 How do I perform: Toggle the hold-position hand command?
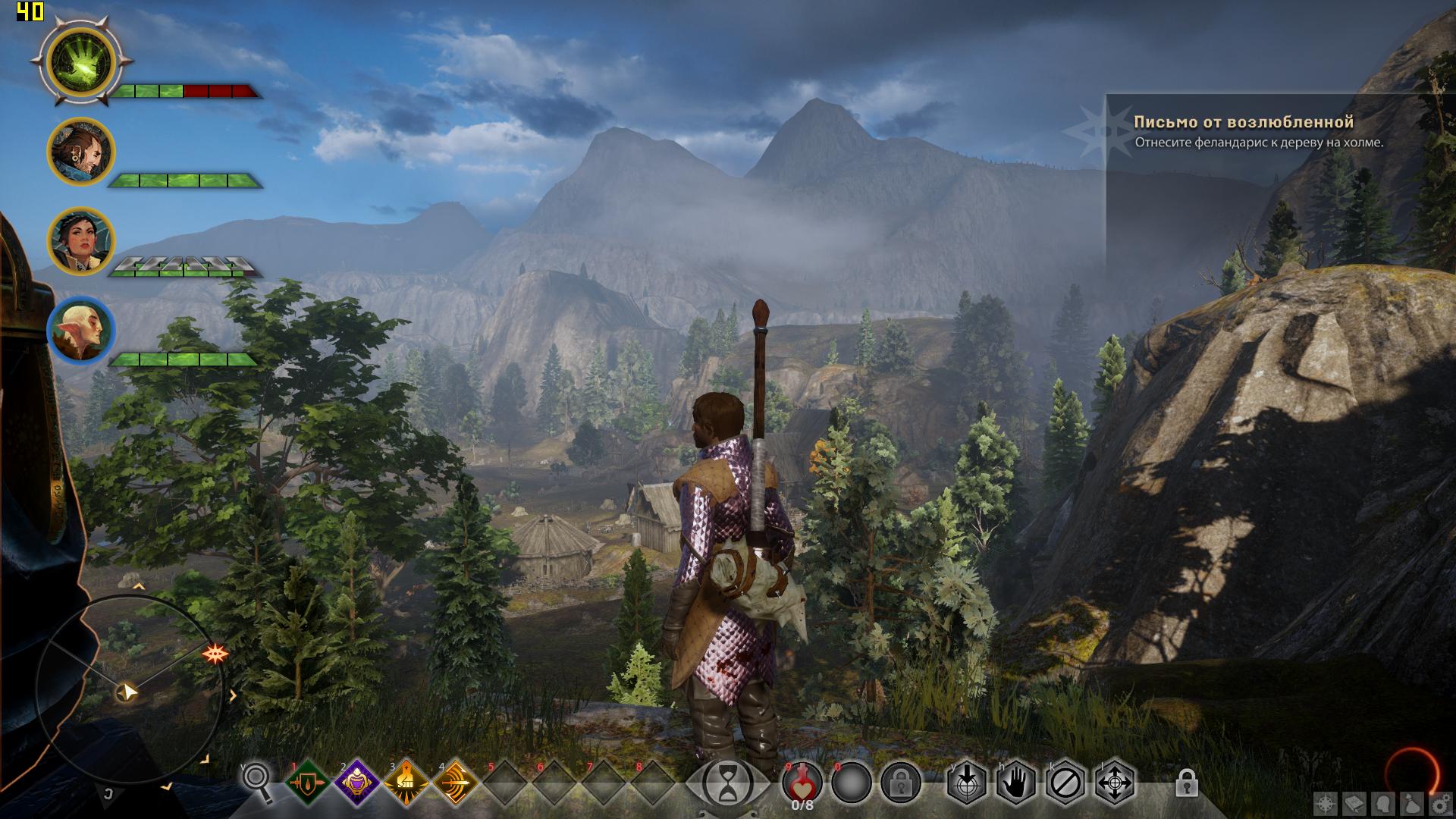(x=1015, y=782)
